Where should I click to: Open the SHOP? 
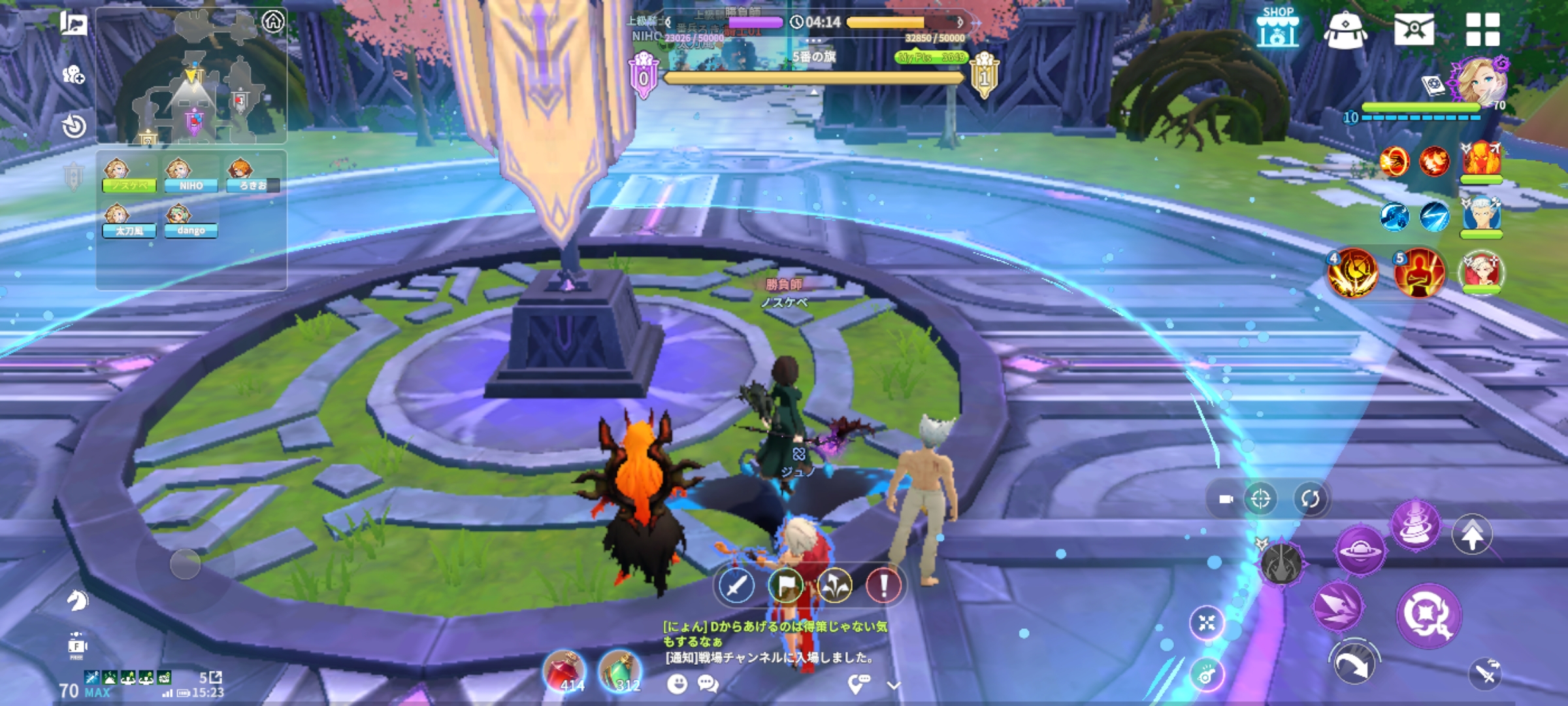[x=1277, y=29]
